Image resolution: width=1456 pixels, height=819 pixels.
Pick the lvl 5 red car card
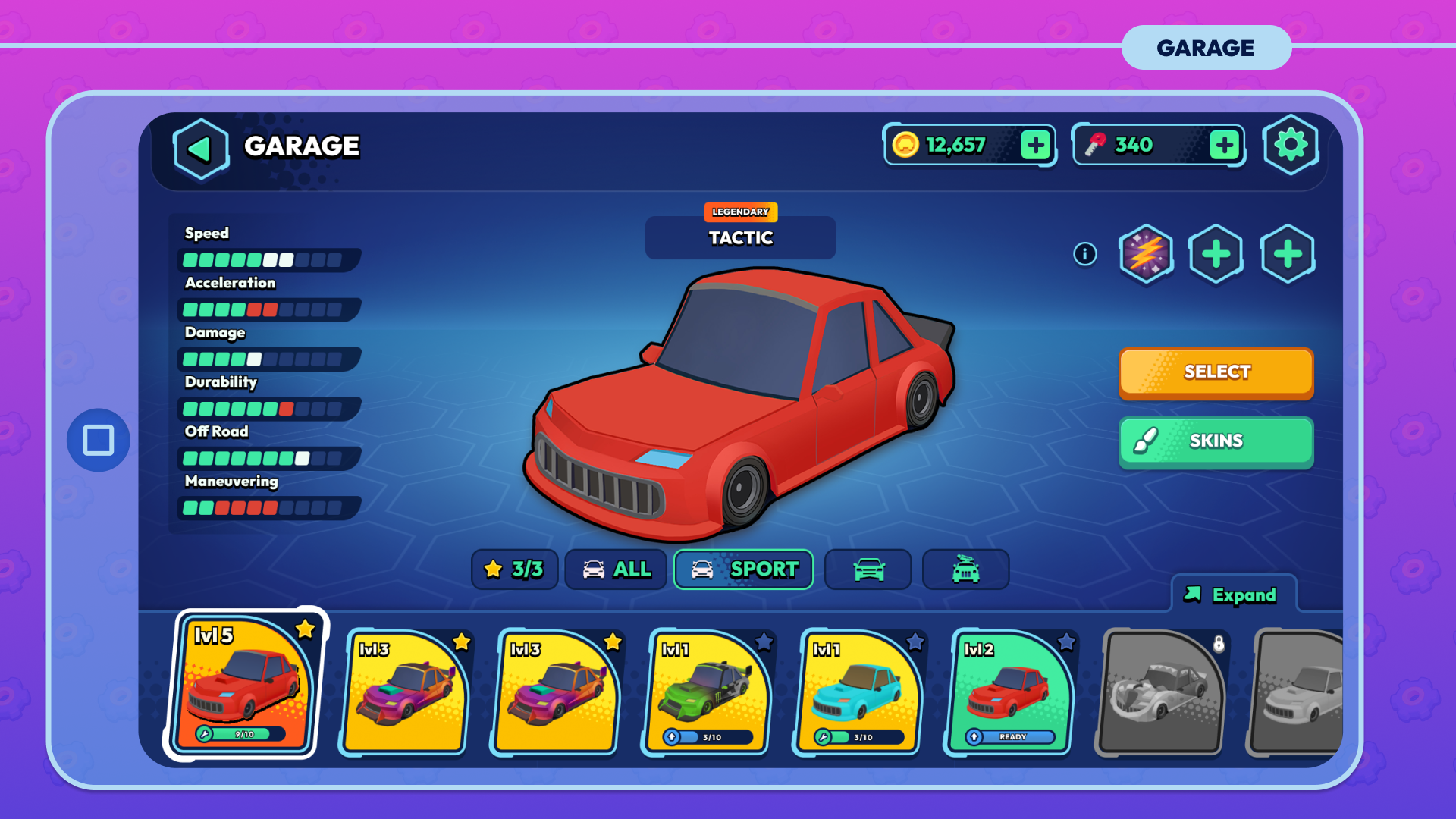click(246, 685)
